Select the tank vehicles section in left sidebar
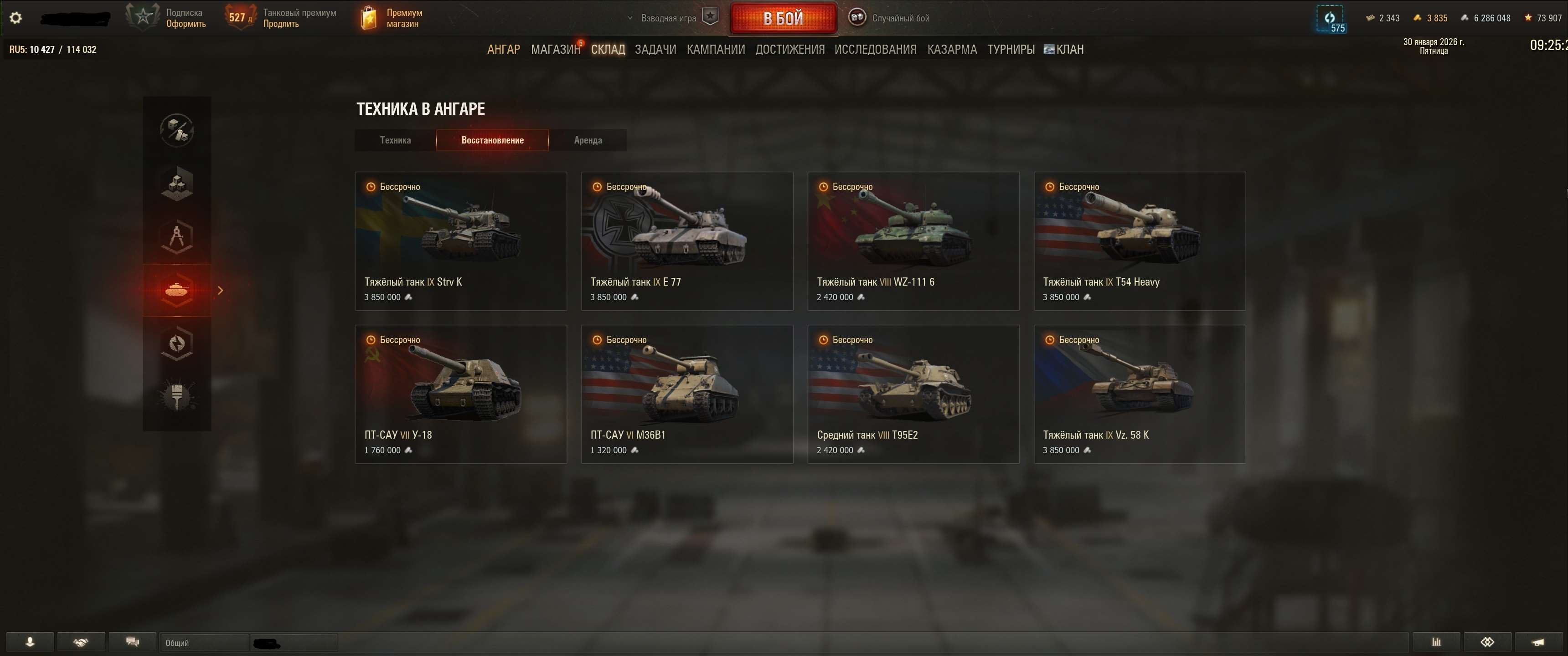 point(176,290)
